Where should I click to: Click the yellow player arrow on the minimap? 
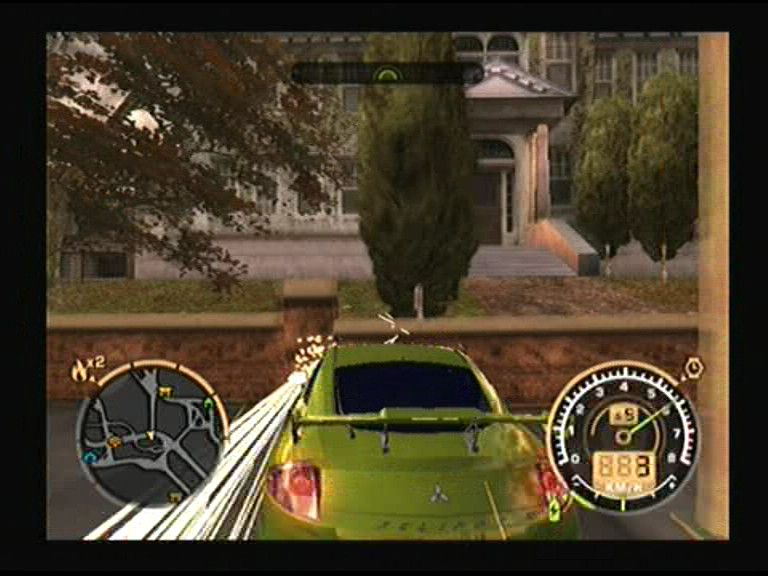click(x=150, y=436)
